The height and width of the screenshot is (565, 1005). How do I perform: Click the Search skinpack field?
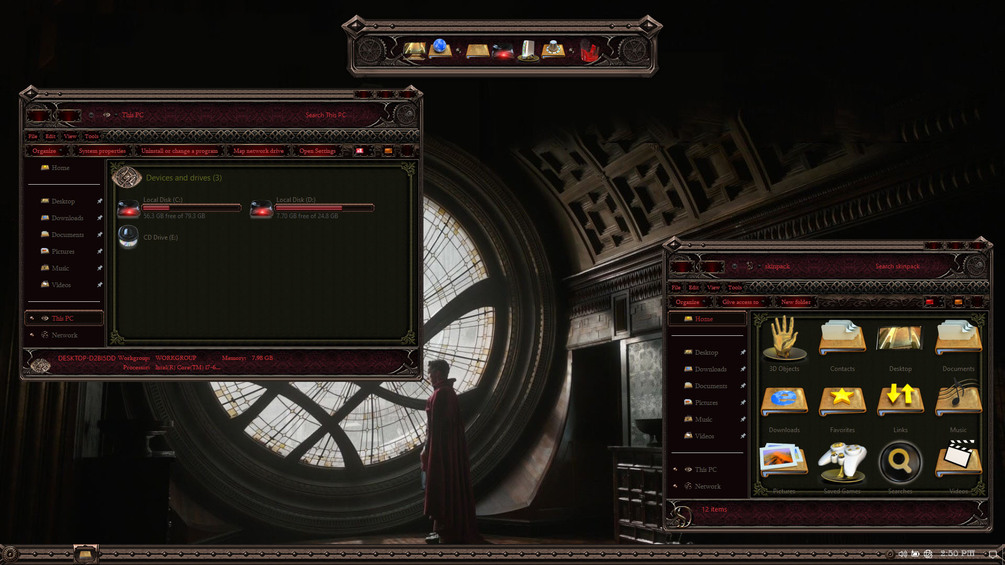click(898, 266)
